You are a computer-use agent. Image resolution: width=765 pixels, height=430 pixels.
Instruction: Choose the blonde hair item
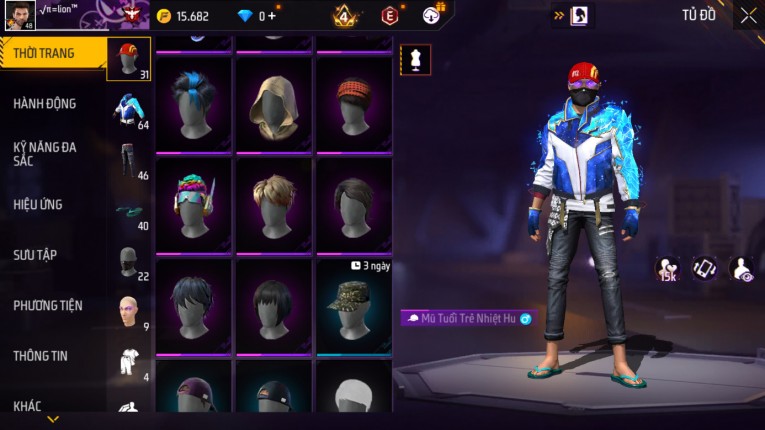point(273,205)
